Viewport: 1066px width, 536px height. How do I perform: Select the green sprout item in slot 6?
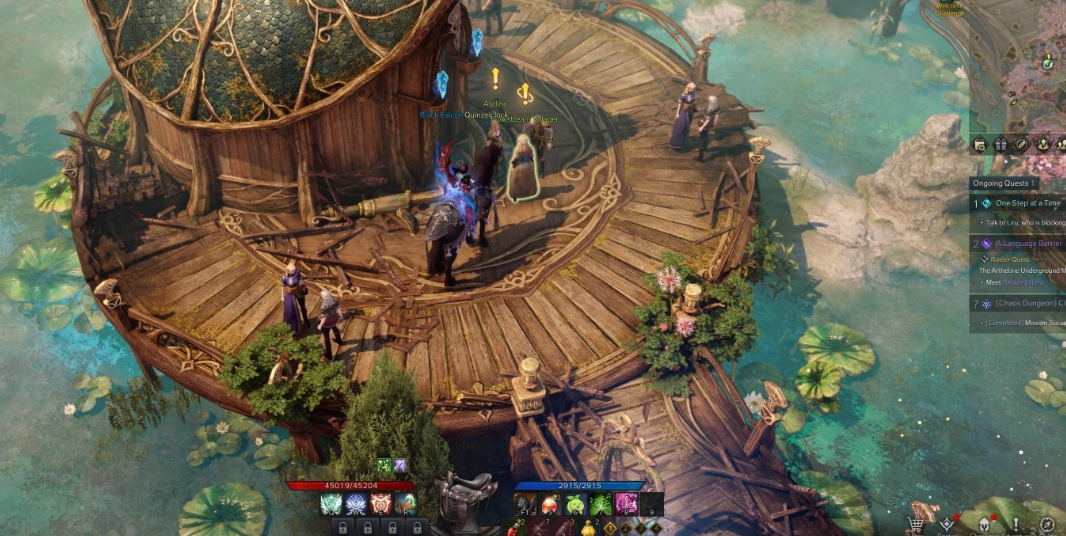pyautogui.click(x=576, y=504)
